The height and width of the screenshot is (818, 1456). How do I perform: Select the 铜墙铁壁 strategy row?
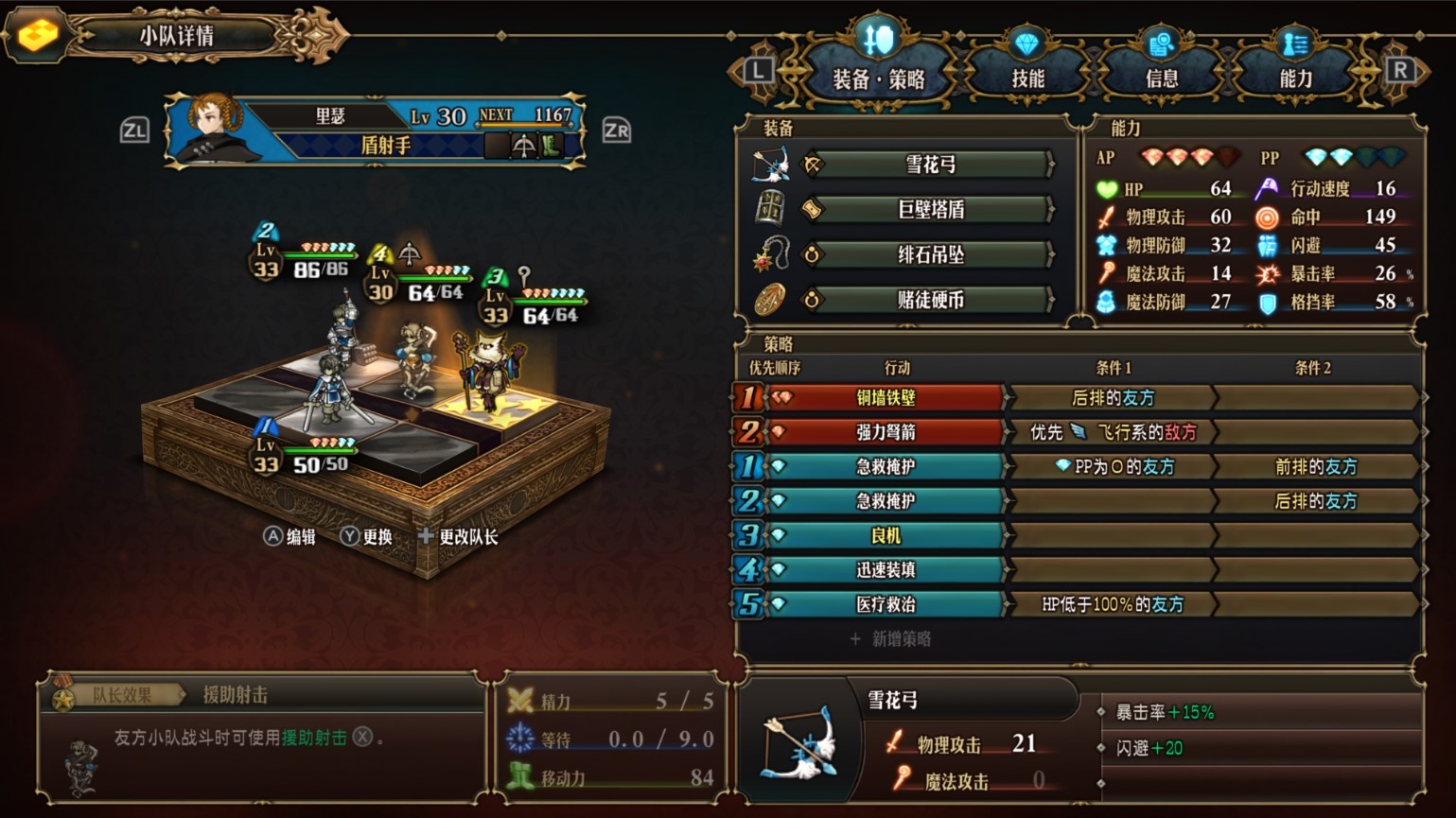(x=885, y=398)
